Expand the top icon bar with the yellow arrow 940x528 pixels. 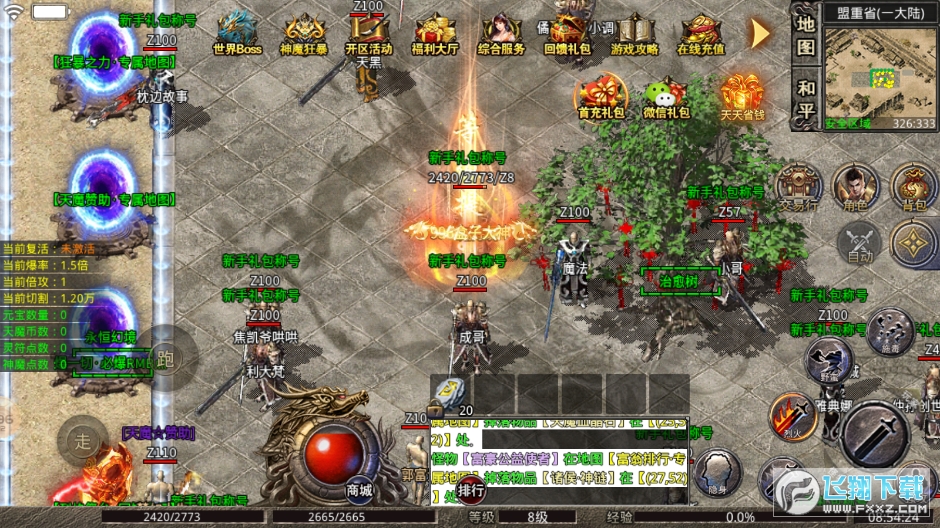pos(761,32)
